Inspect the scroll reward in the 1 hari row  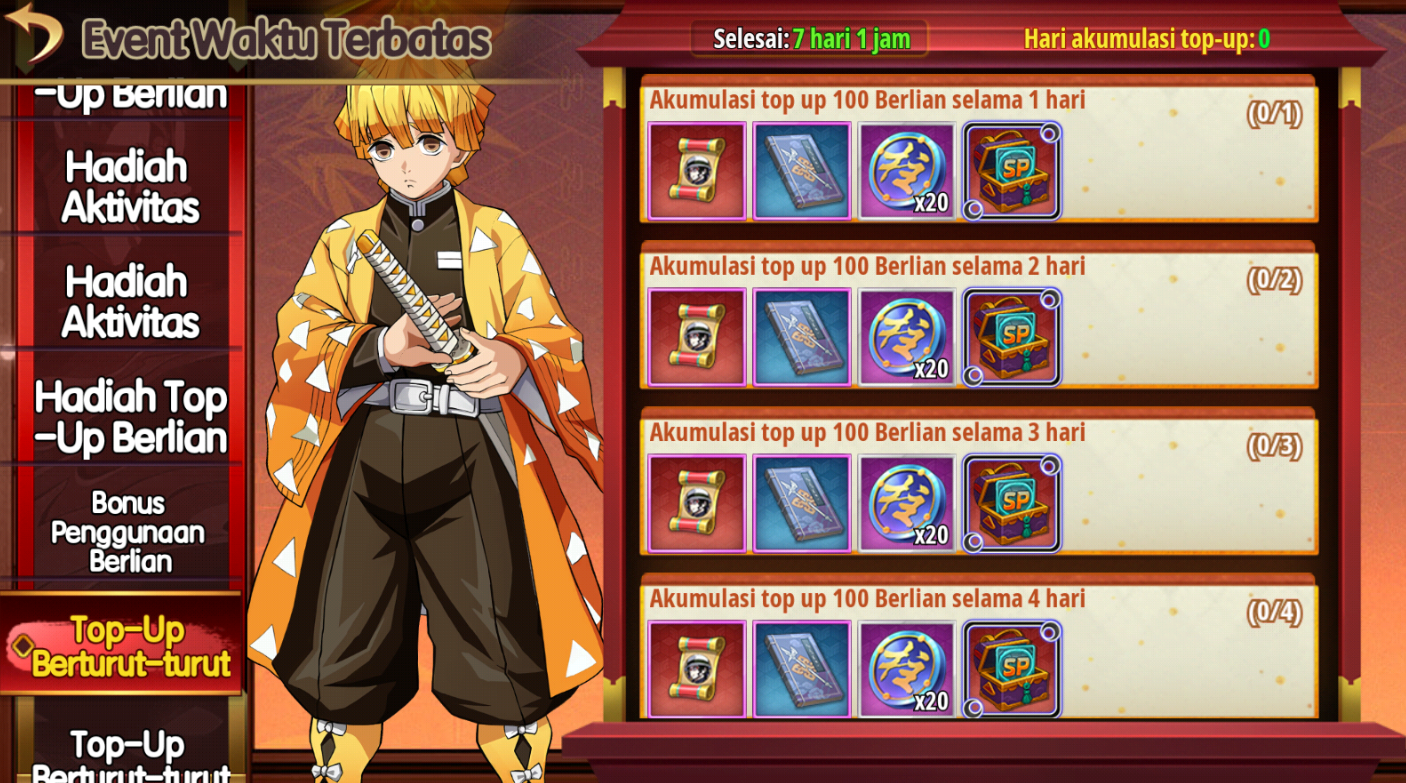point(697,171)
